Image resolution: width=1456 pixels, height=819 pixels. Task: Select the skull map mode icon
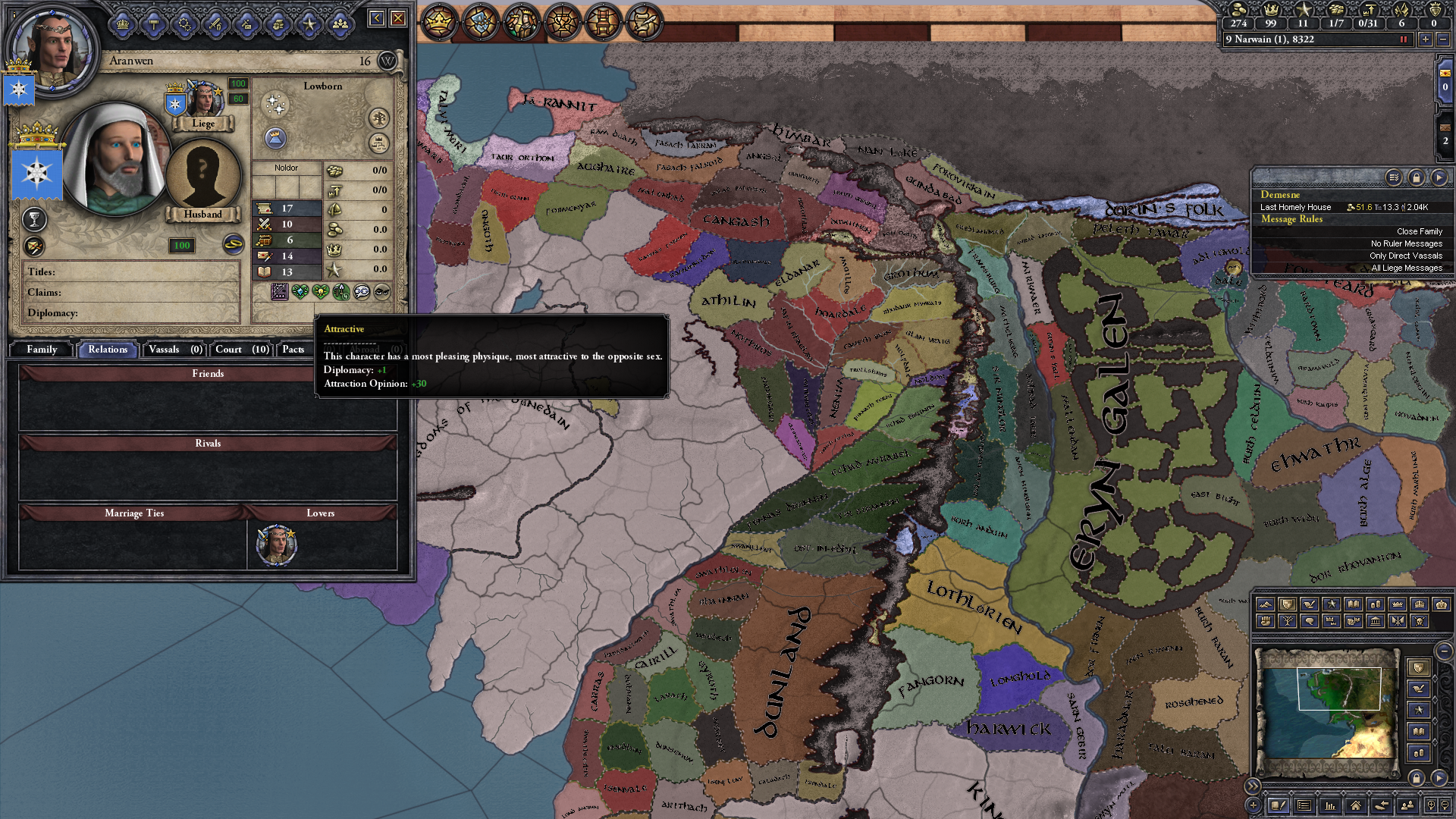tap(1419, 623)
